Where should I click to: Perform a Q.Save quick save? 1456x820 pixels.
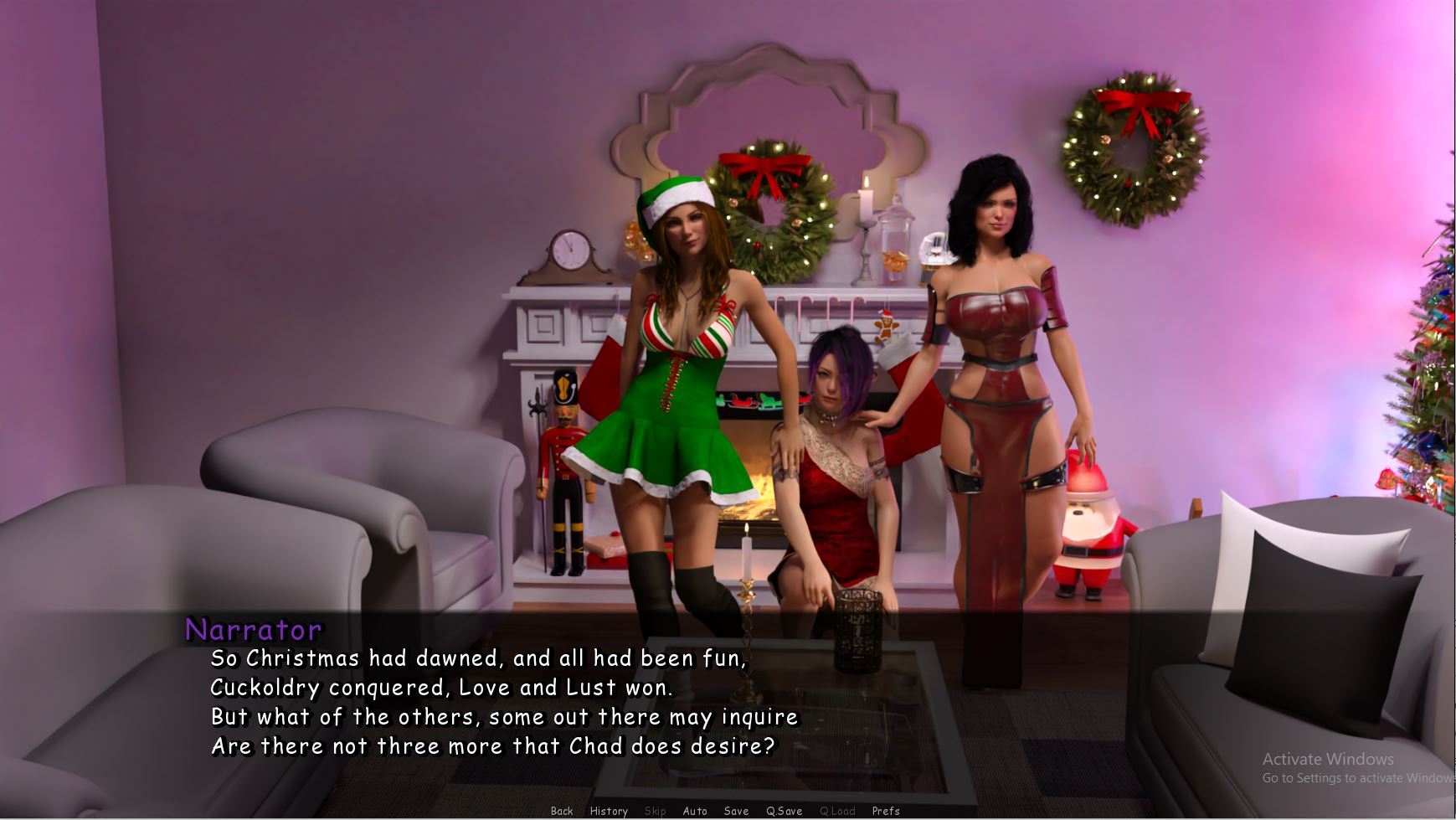[784, 811]
